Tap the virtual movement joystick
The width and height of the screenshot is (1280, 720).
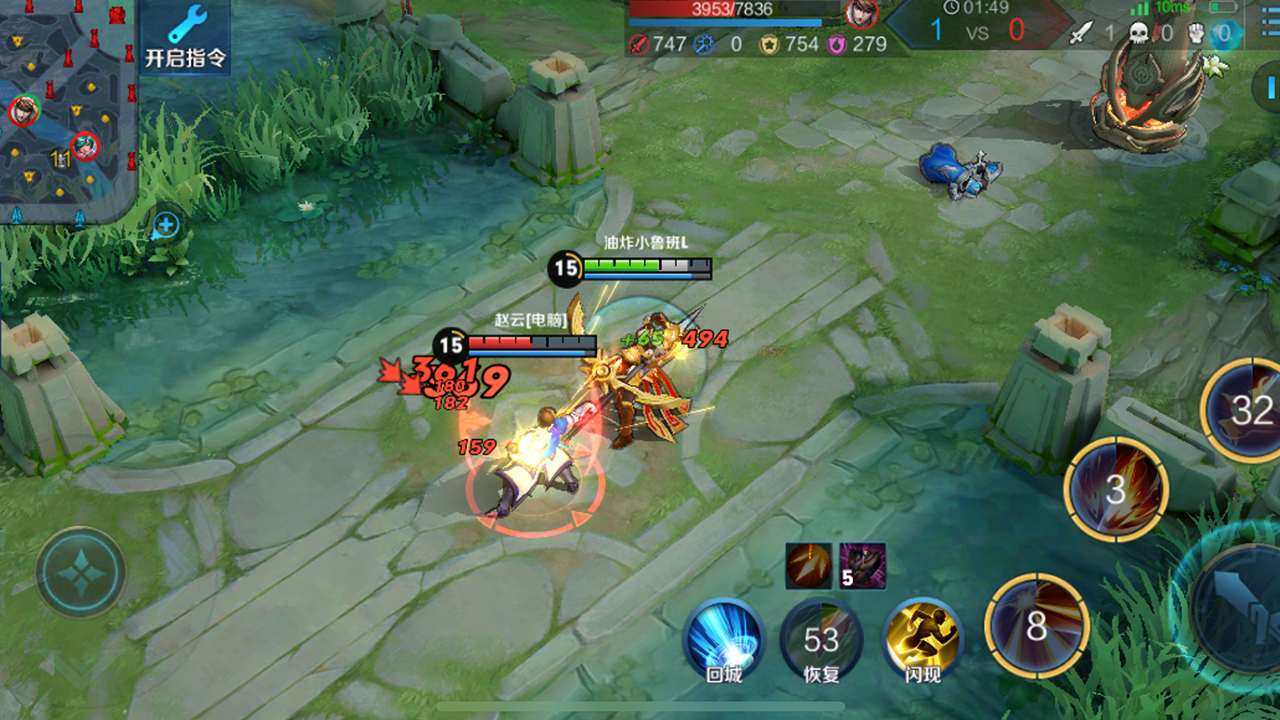(81, 572)
